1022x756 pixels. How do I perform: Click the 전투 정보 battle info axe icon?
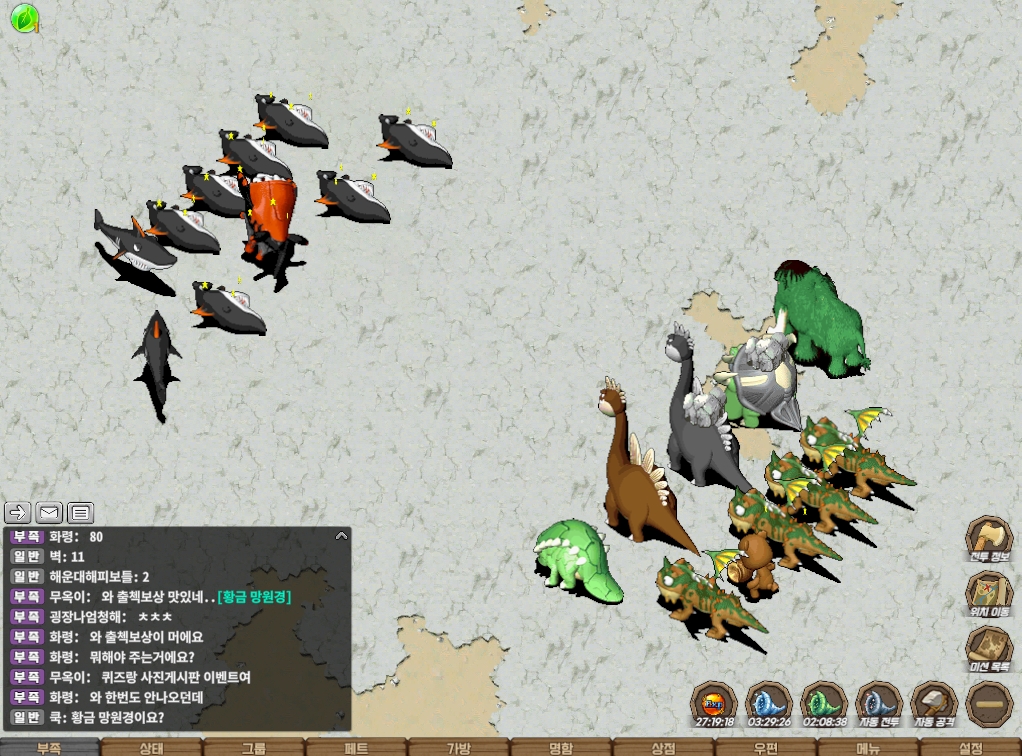(x=989, y=538)
